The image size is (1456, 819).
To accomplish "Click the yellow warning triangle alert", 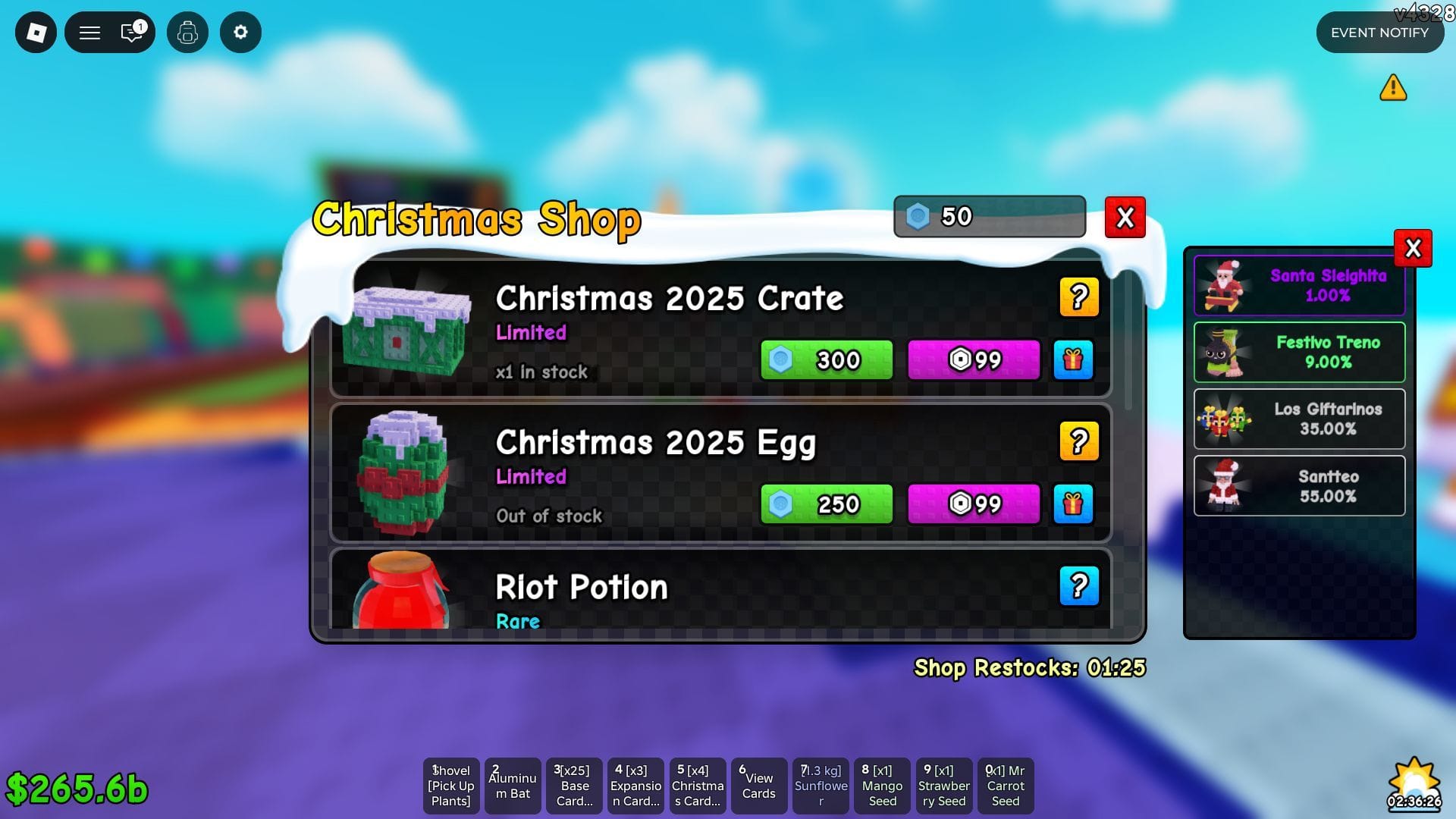I will point(1394,88).
